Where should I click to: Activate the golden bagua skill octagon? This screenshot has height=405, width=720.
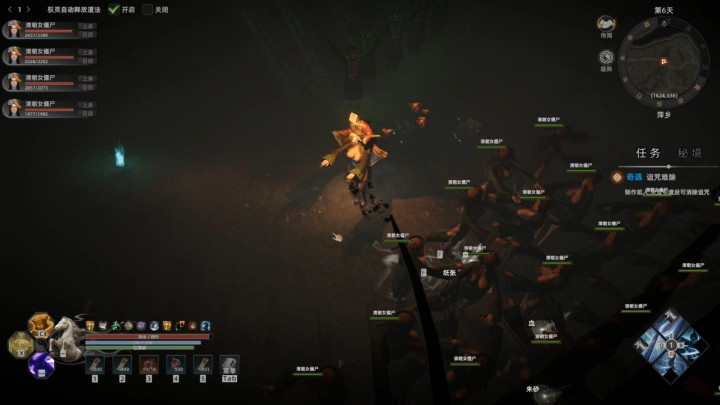tap(19, 345)
